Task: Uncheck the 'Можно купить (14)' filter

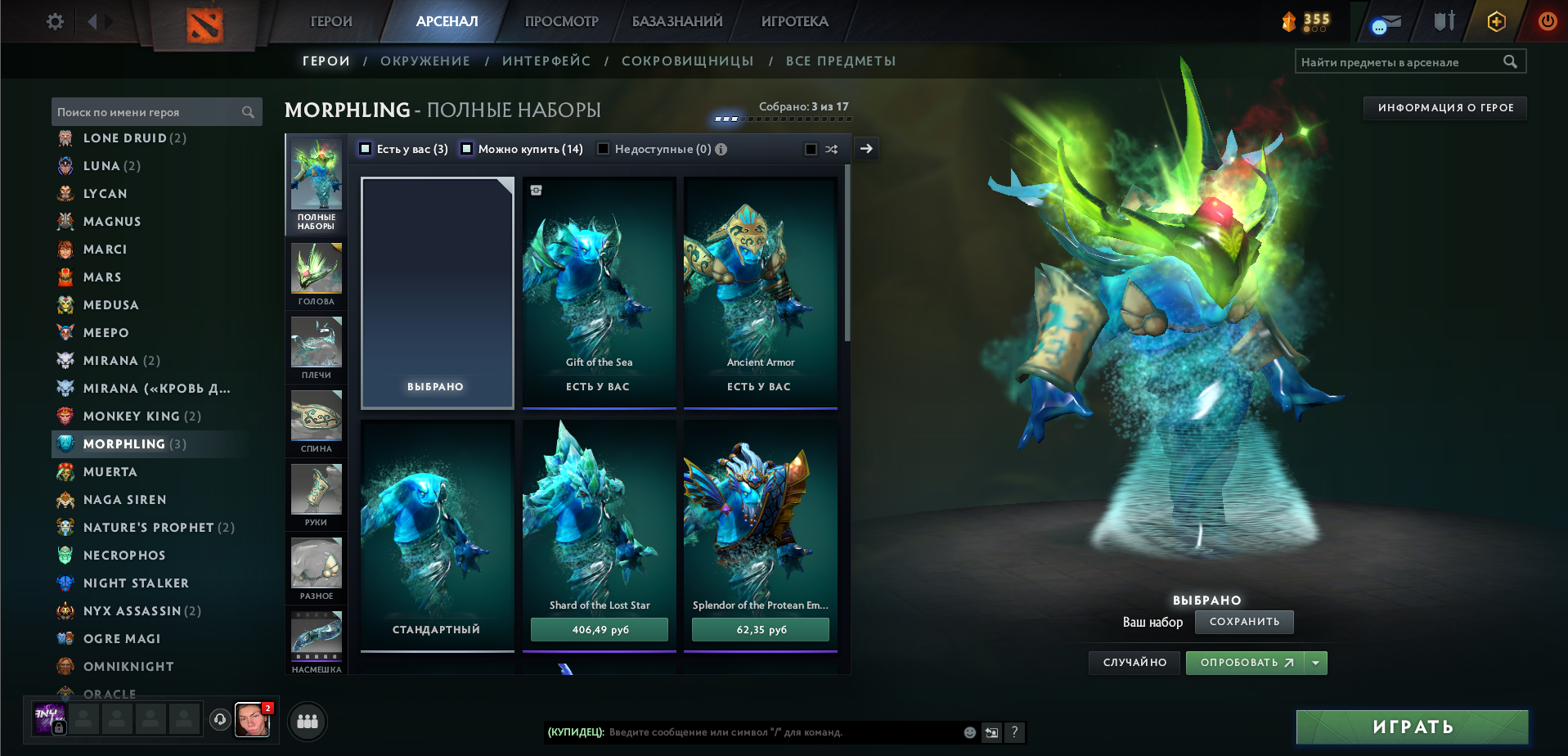Action: 467,149
